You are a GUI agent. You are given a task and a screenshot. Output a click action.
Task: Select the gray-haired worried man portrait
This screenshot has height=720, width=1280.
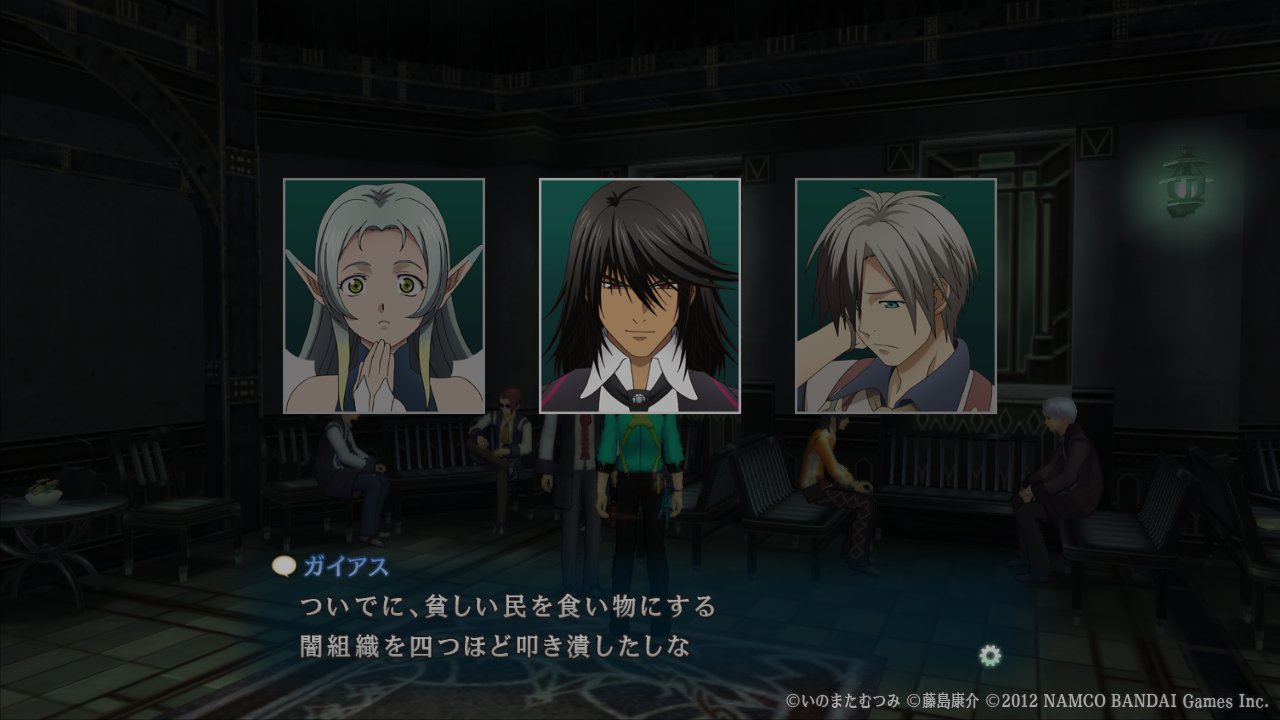pos(896,296)
